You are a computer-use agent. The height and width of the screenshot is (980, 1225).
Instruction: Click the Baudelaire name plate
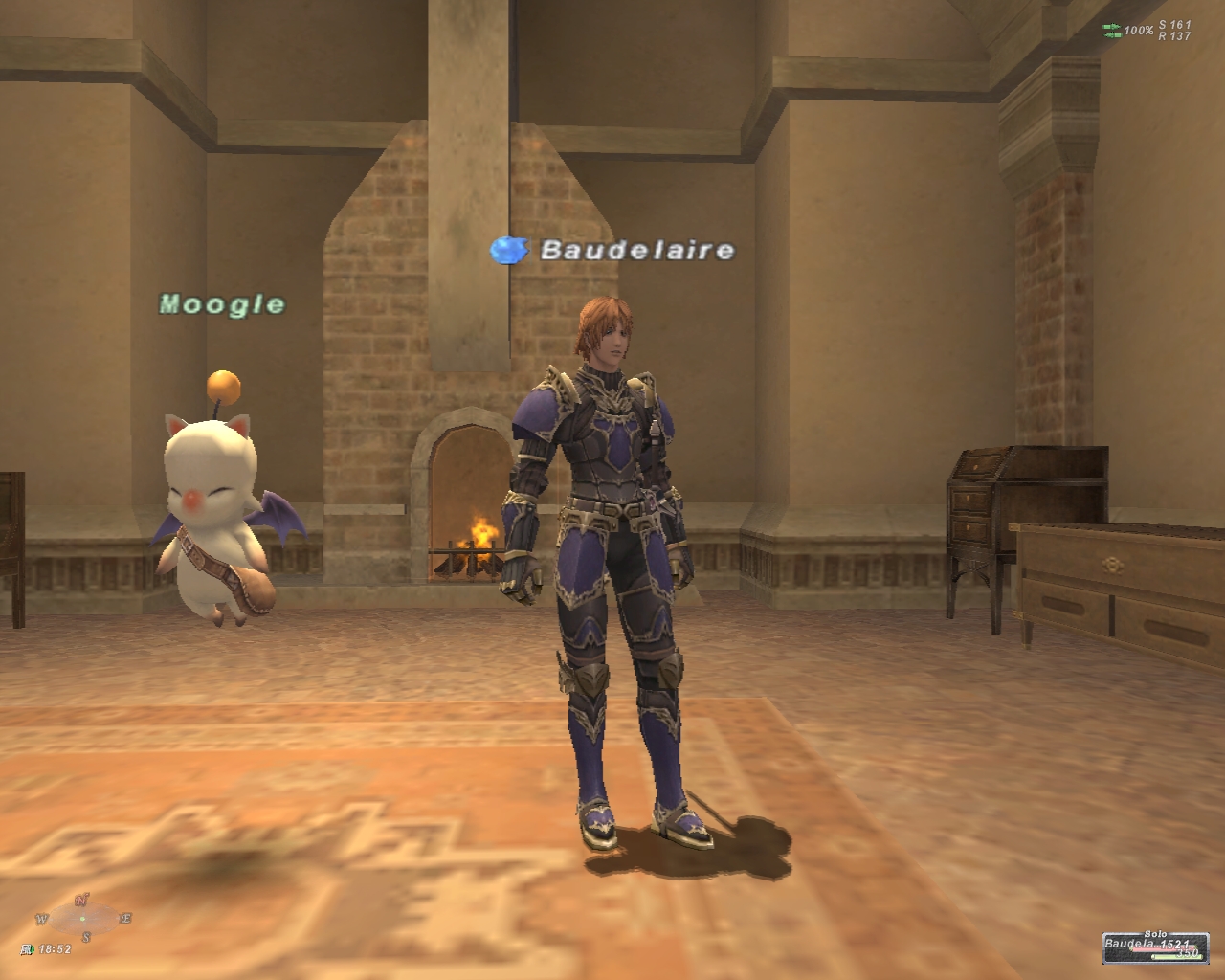pos(637,251)
